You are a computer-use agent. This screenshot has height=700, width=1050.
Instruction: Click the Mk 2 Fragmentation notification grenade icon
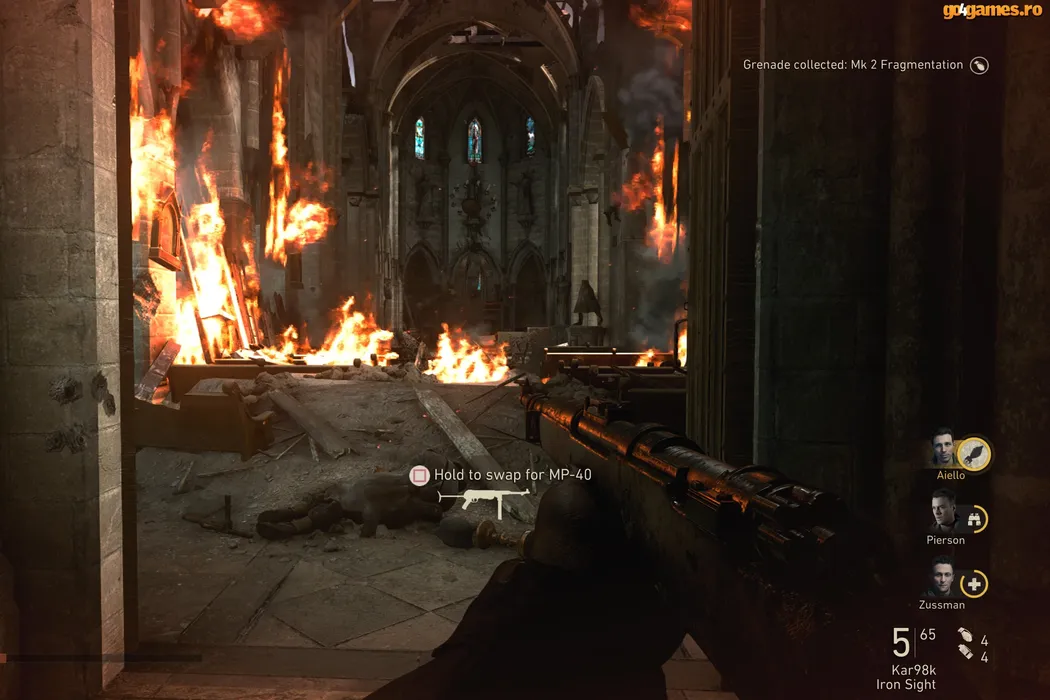pyautogui.click(x=980, y=65)
